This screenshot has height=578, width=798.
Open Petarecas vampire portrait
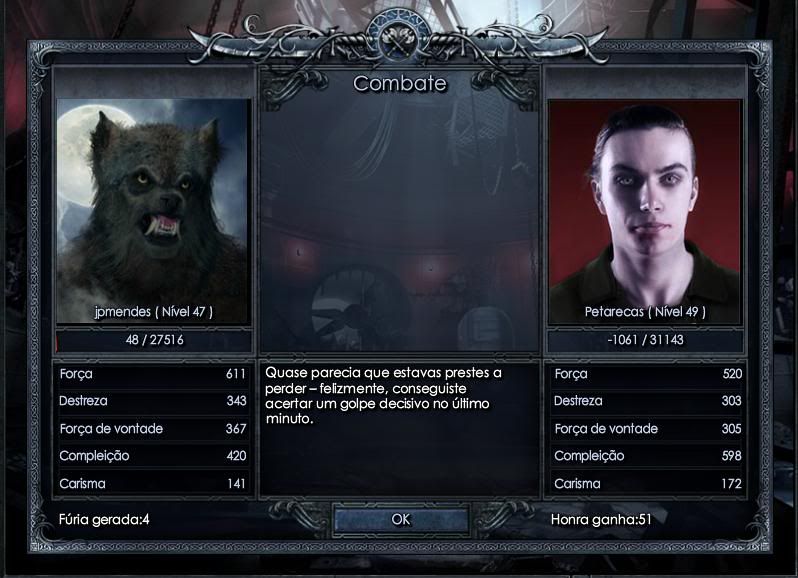point(645,198)
